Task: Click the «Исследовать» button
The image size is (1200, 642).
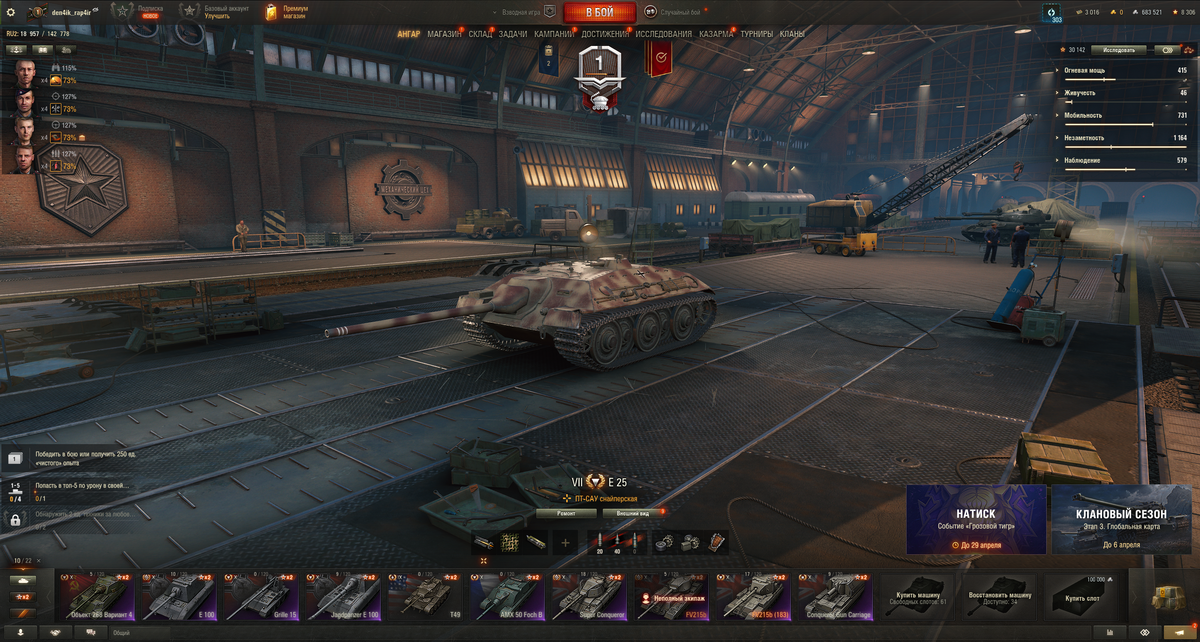Action: coord(1118,49)
